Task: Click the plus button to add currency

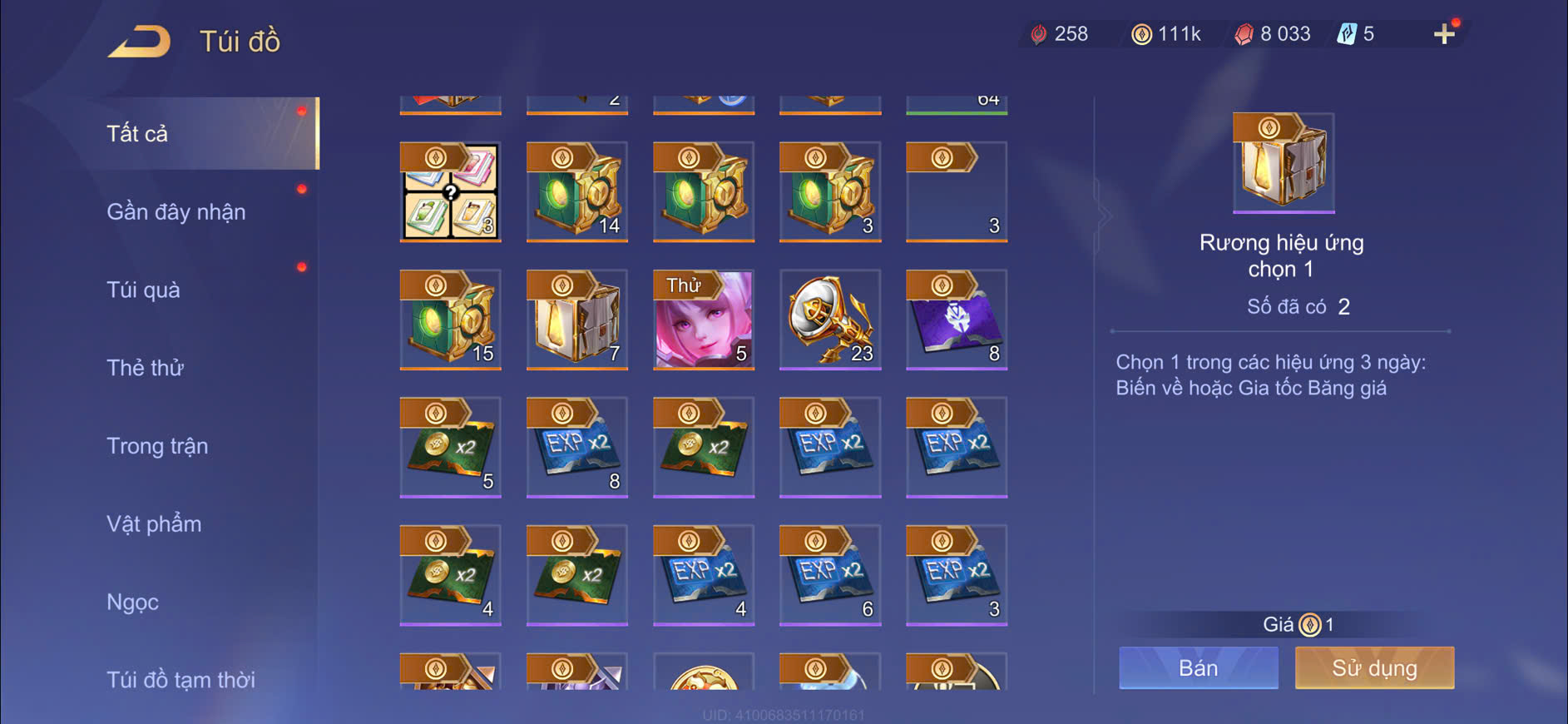Action: coord(1444,34)
